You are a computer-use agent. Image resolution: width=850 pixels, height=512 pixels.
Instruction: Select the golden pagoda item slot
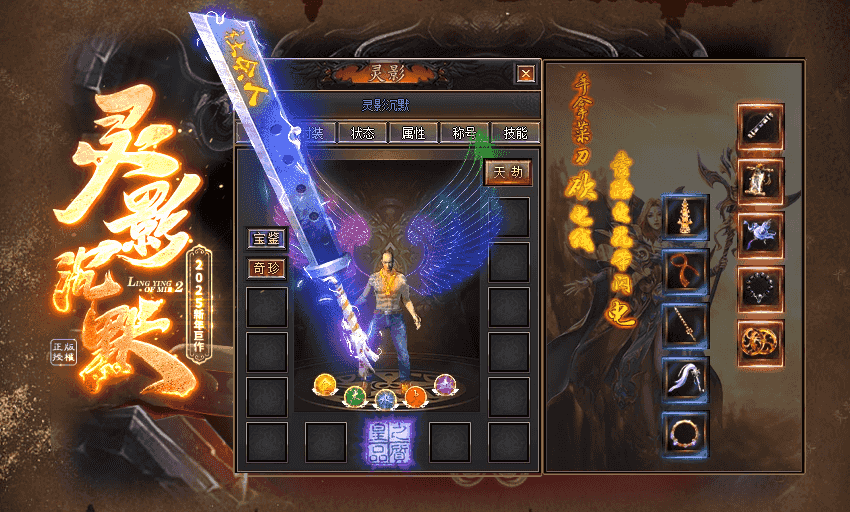tap(686, 217)
